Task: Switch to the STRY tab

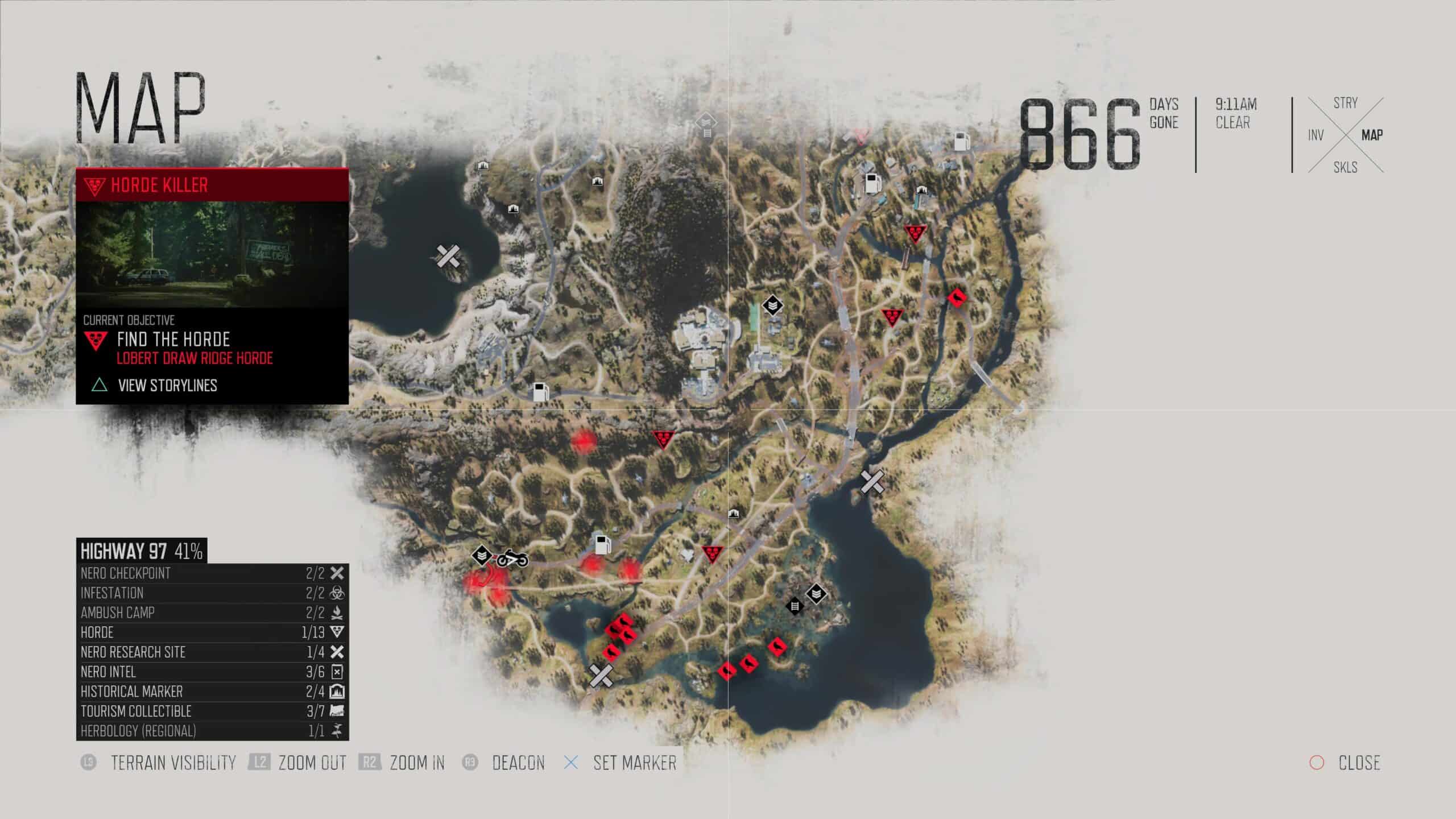Action: pyautogui.click(x=1345, y=103)
